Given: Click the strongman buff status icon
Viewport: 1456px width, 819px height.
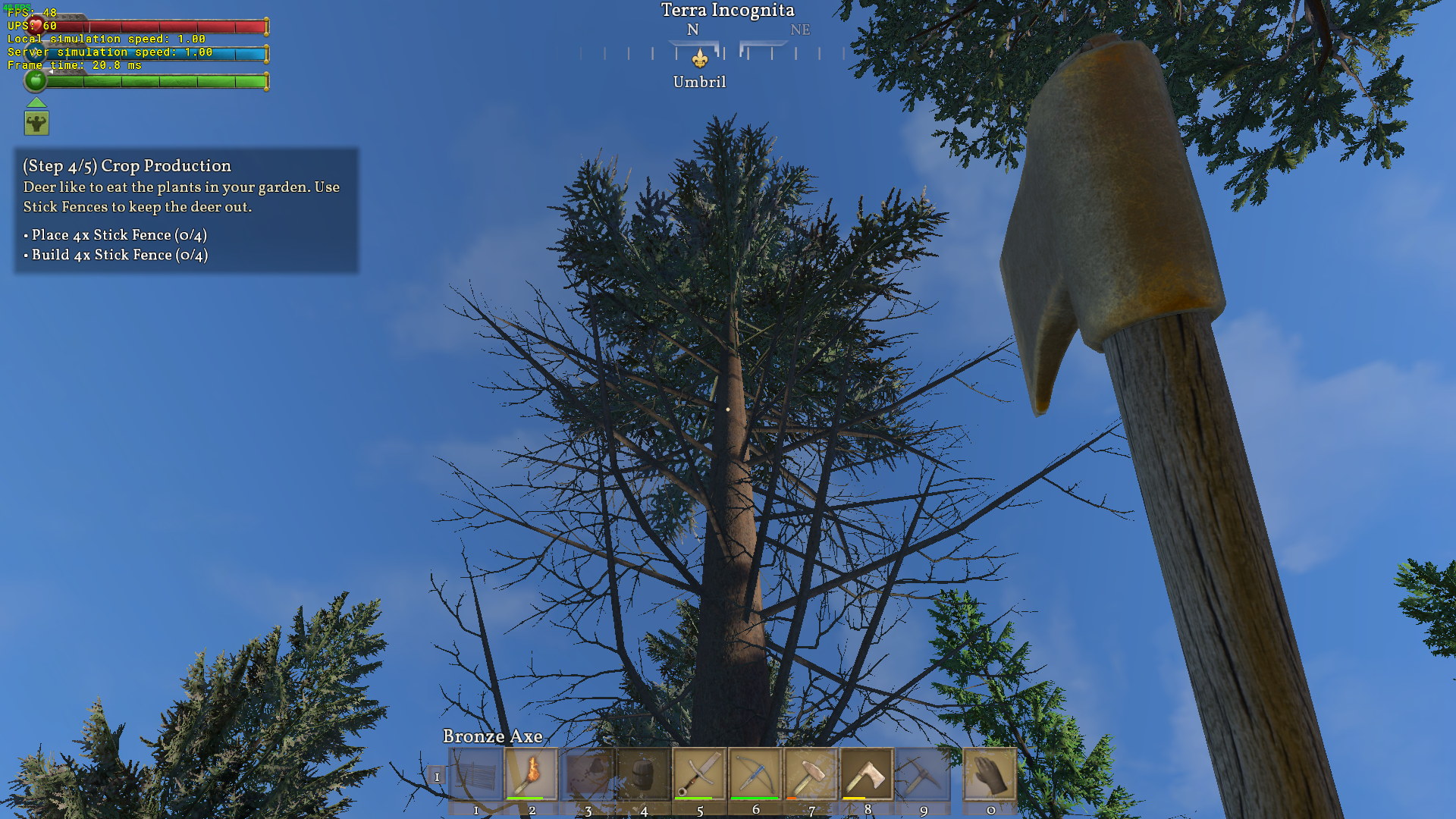Looking at the screenshot, I should [x=36, y=123].
